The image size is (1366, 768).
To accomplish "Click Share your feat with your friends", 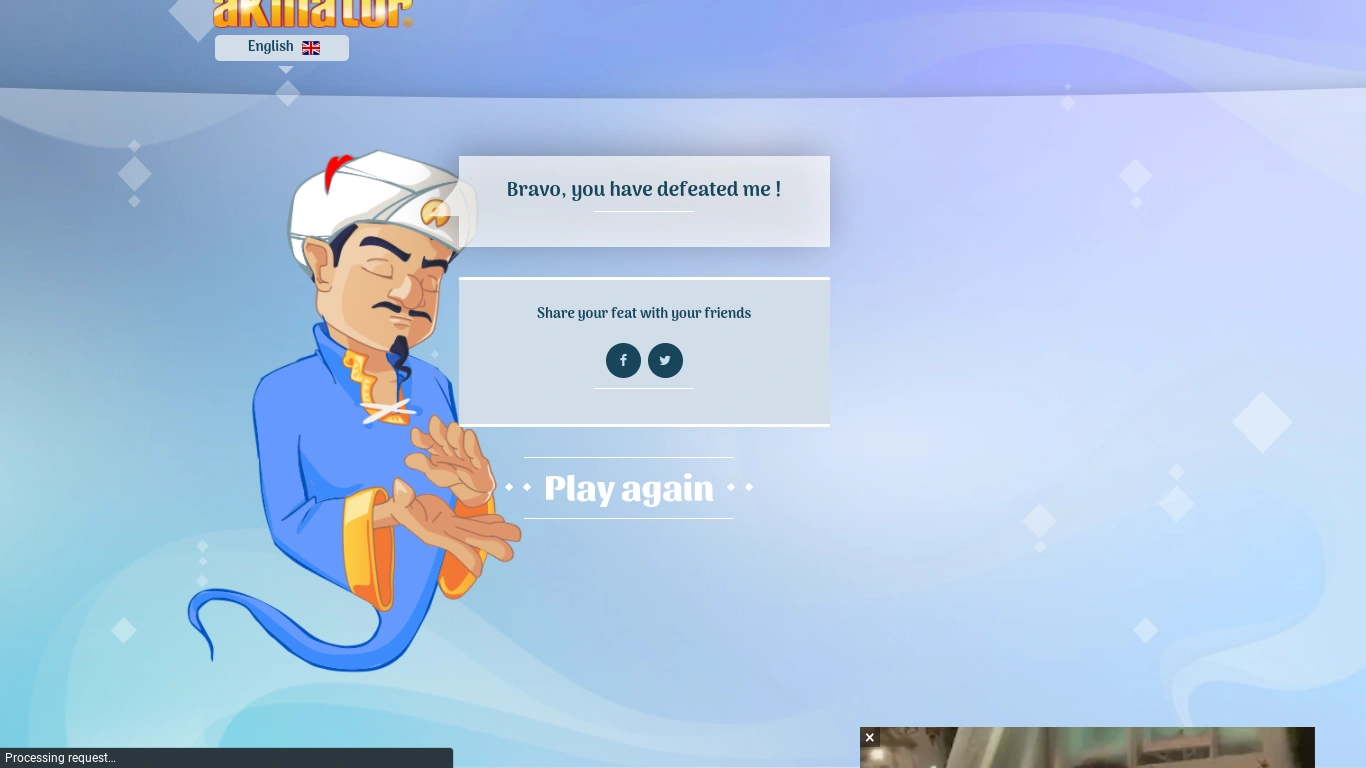I will (x=644, y=313).
